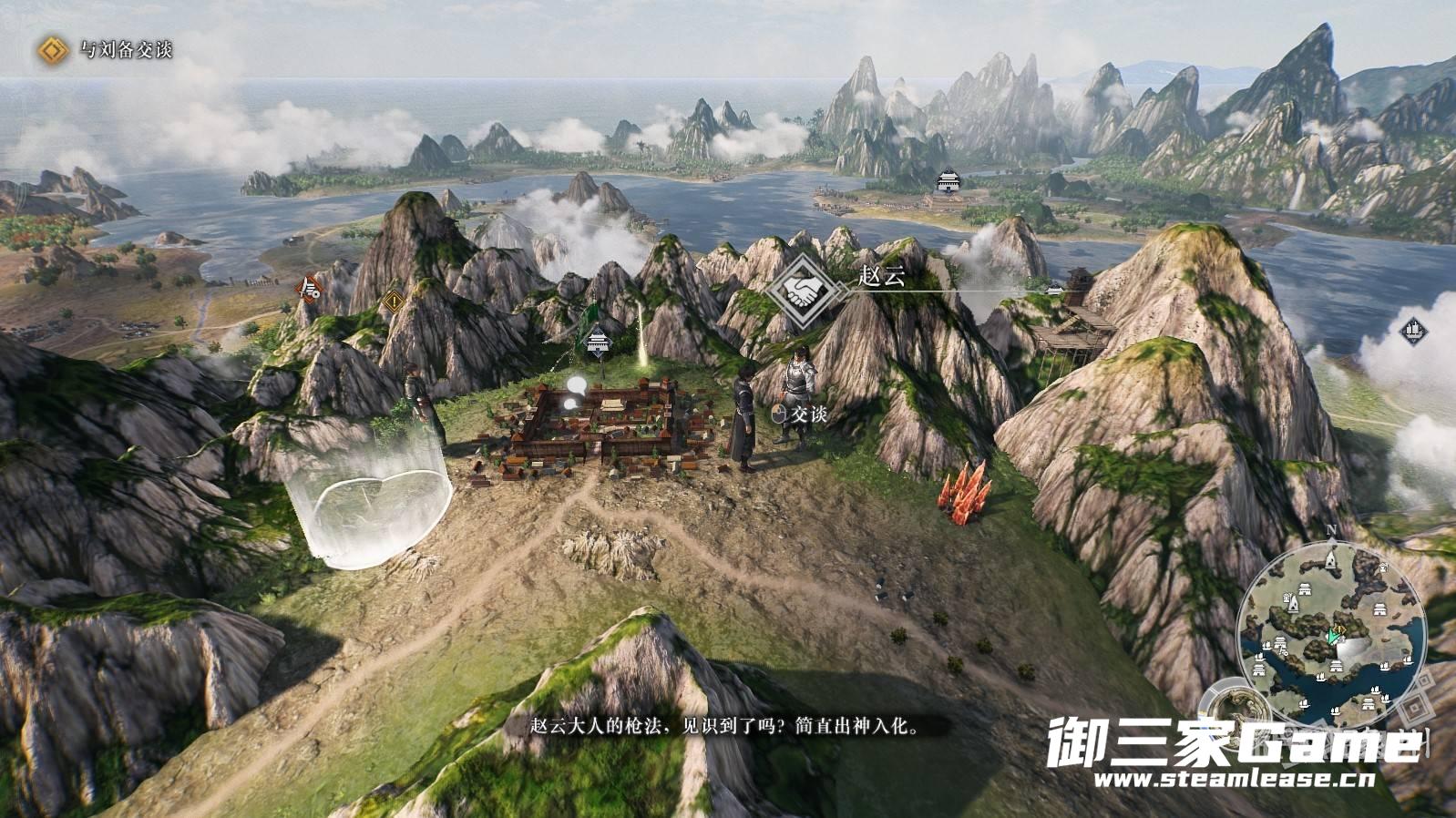Click the city gate marker above the town
Viewport: 1456px width, 818px height.
pyautogui.click(x=599, y=343)
